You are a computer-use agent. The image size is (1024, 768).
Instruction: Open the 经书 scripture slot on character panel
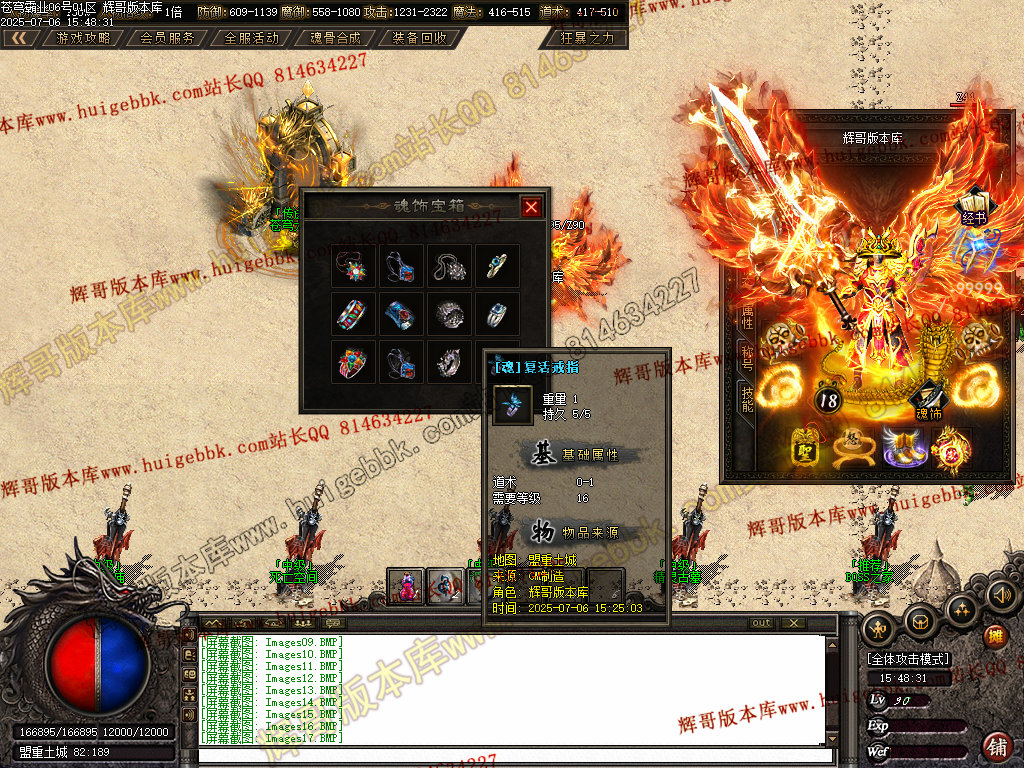click(x=974, y=206)
